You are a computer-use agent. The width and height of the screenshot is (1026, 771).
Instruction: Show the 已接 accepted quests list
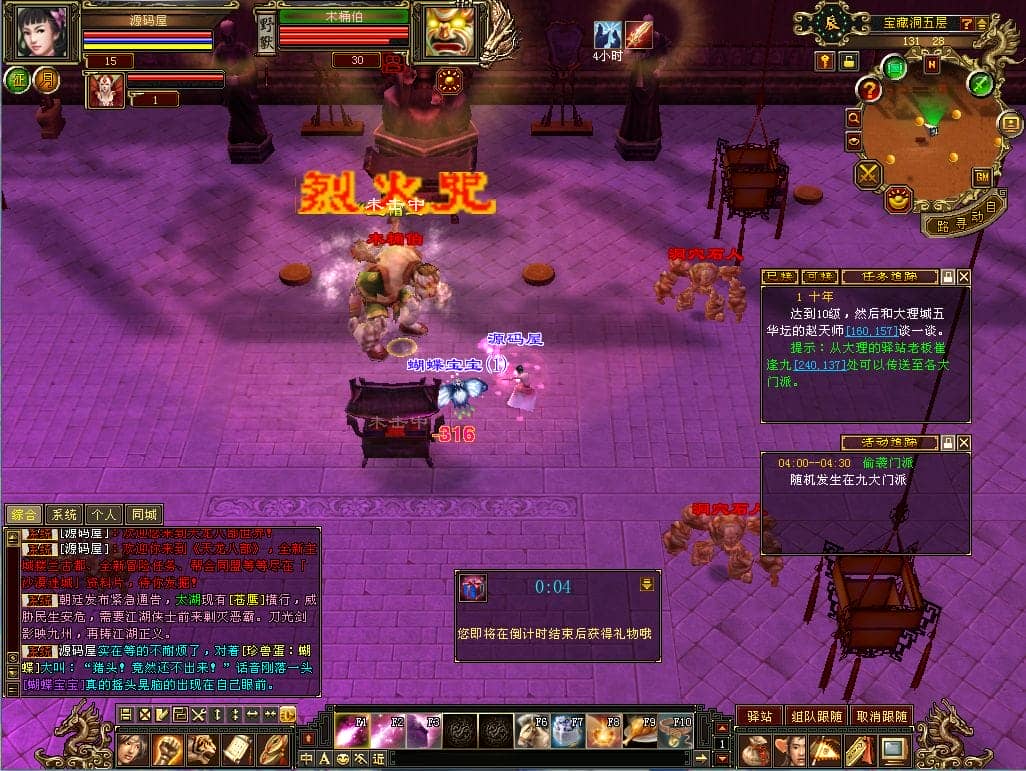point(780,276)
